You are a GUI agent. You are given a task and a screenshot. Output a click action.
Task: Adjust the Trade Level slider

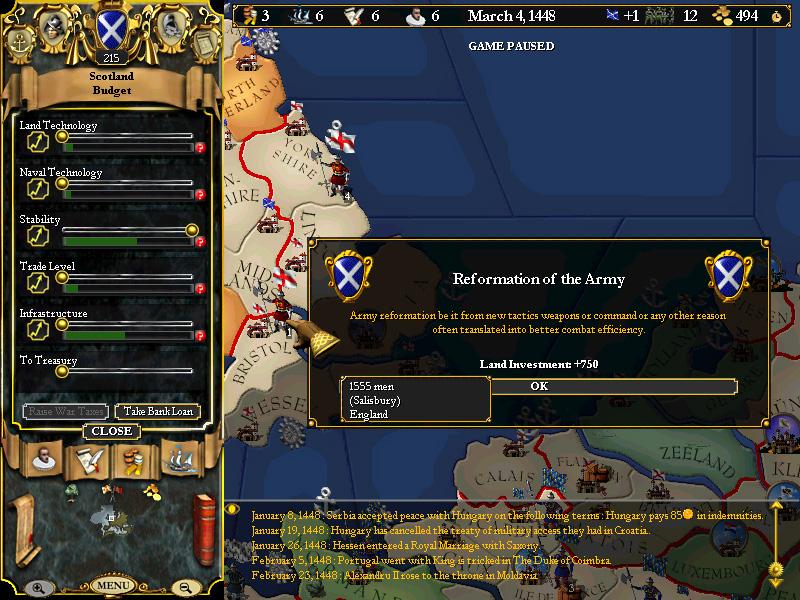[x=62, y=277]
